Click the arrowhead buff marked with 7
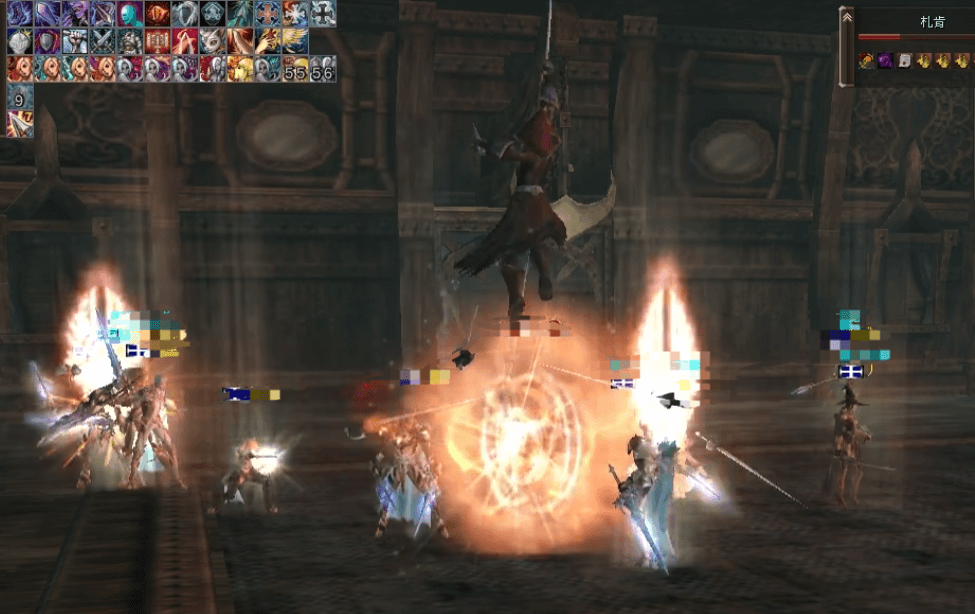Viewport: 975px width, 614px height. (20, 124)
